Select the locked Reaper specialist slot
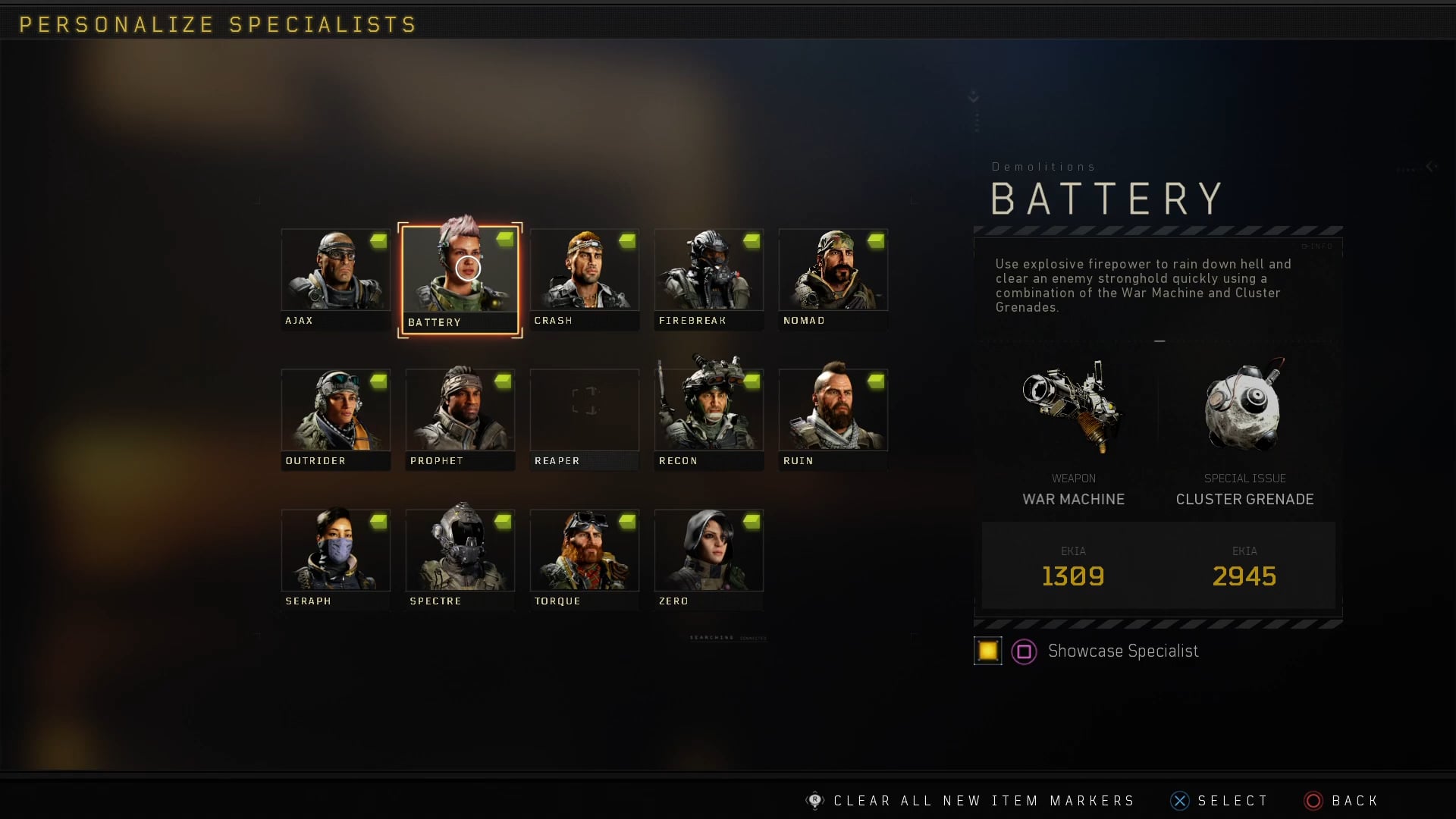Screen dimensions: 1456x819 pos(584,418)
